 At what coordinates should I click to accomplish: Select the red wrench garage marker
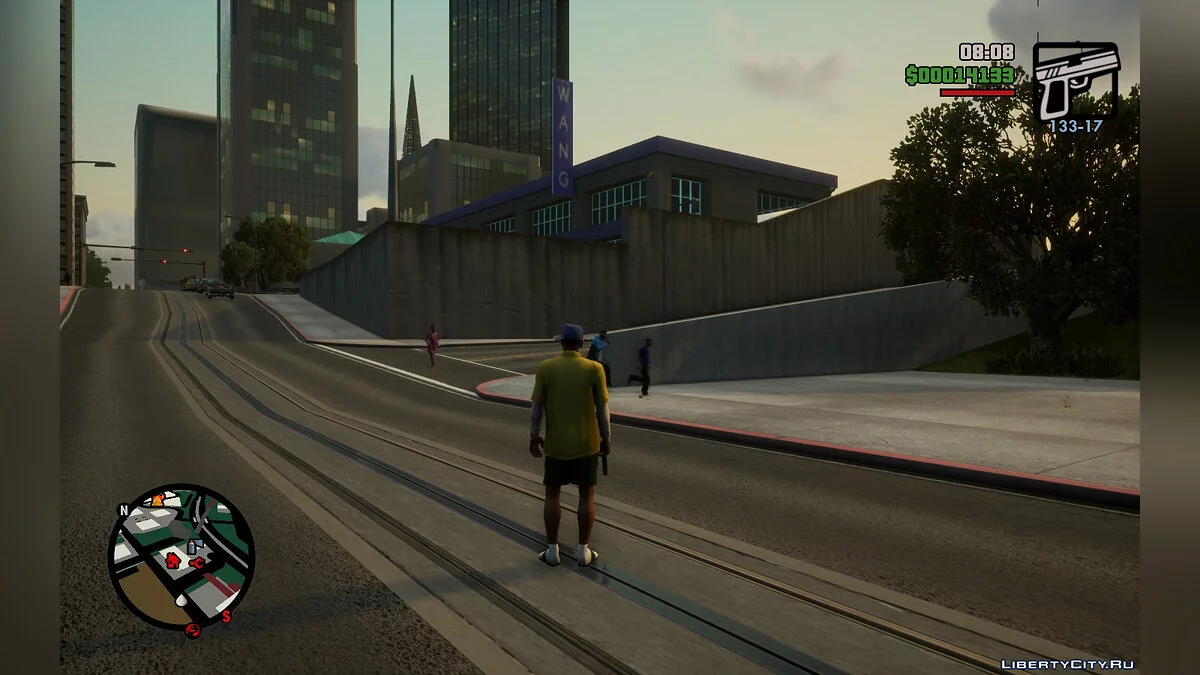[x=198, y=561]
